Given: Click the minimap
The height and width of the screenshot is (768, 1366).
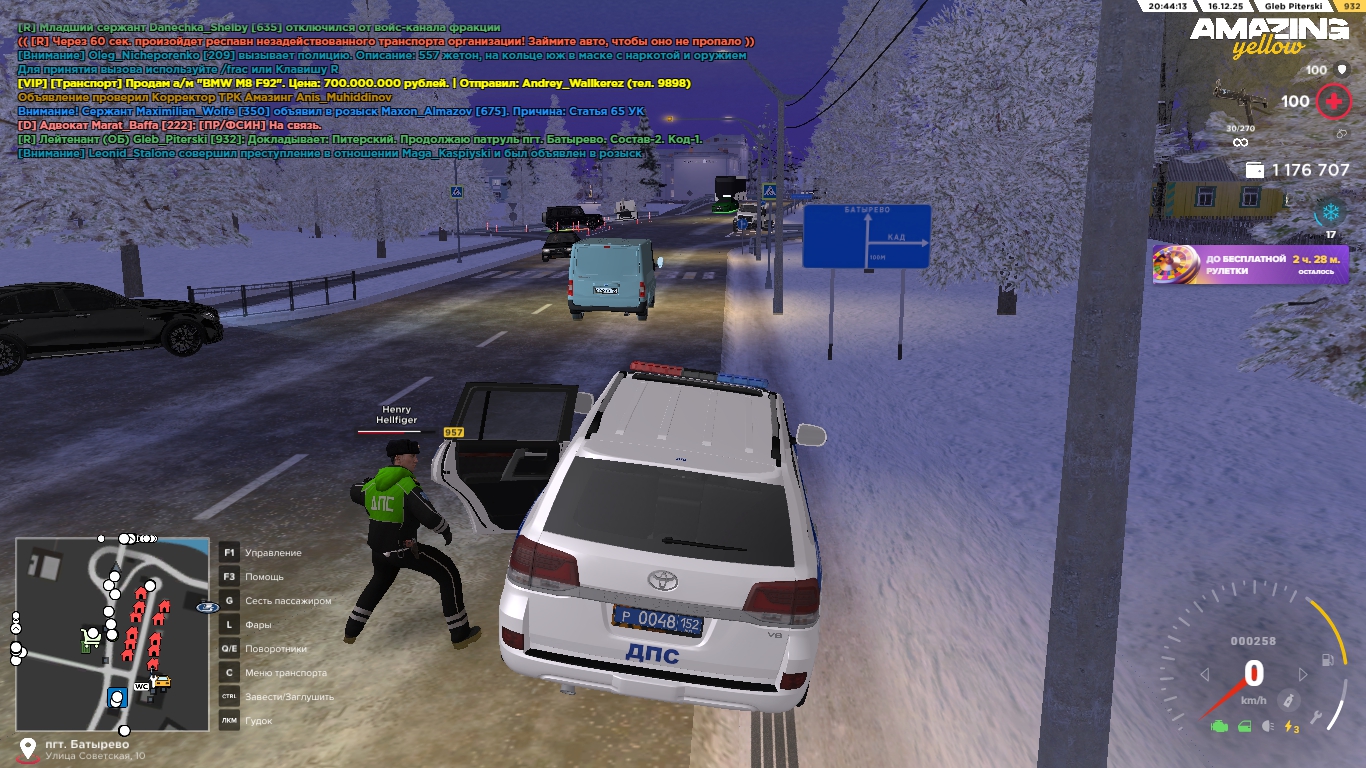Looking at the screenshot, I should coord(112,635).
